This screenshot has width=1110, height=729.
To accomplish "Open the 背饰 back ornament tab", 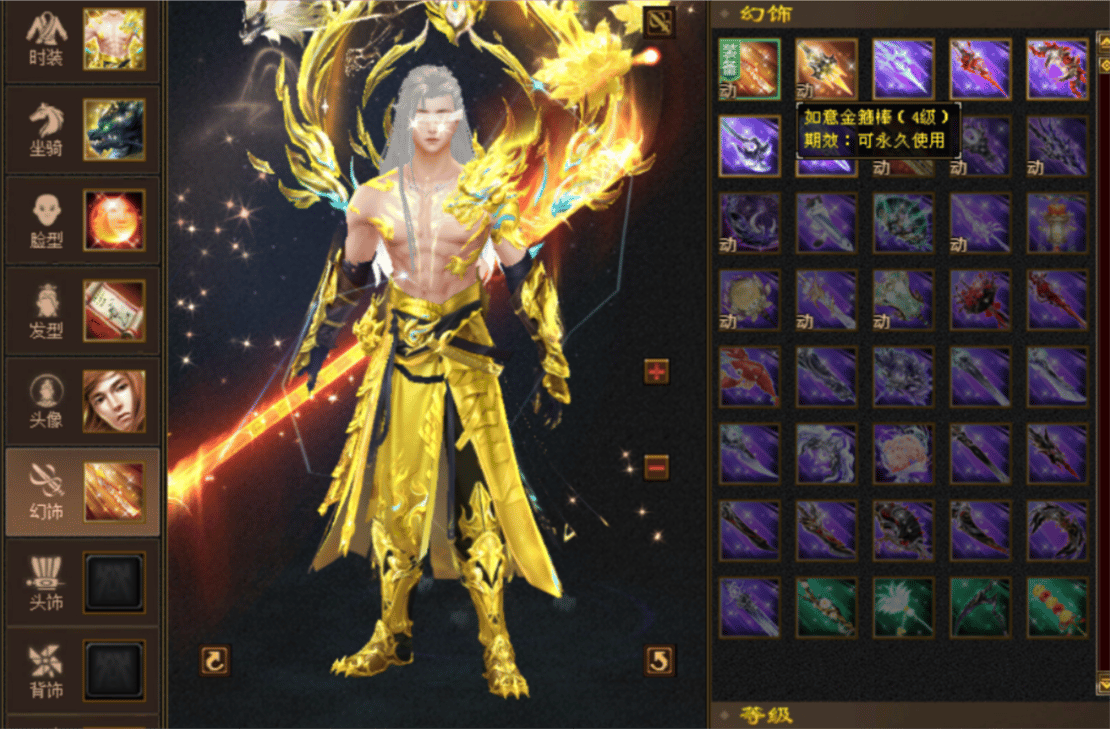I will click(x=82, y=670).
